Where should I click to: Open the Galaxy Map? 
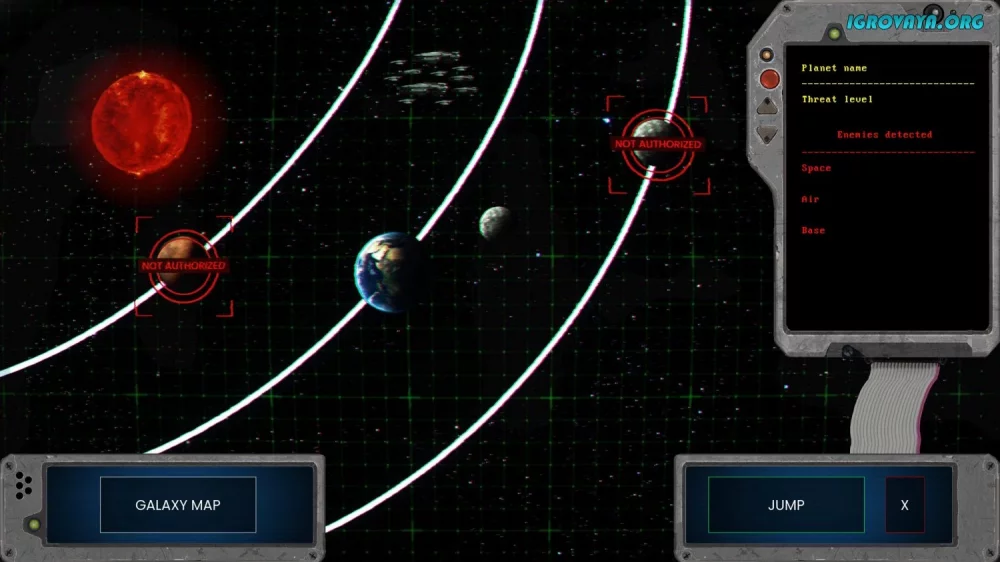coord(178,505)
